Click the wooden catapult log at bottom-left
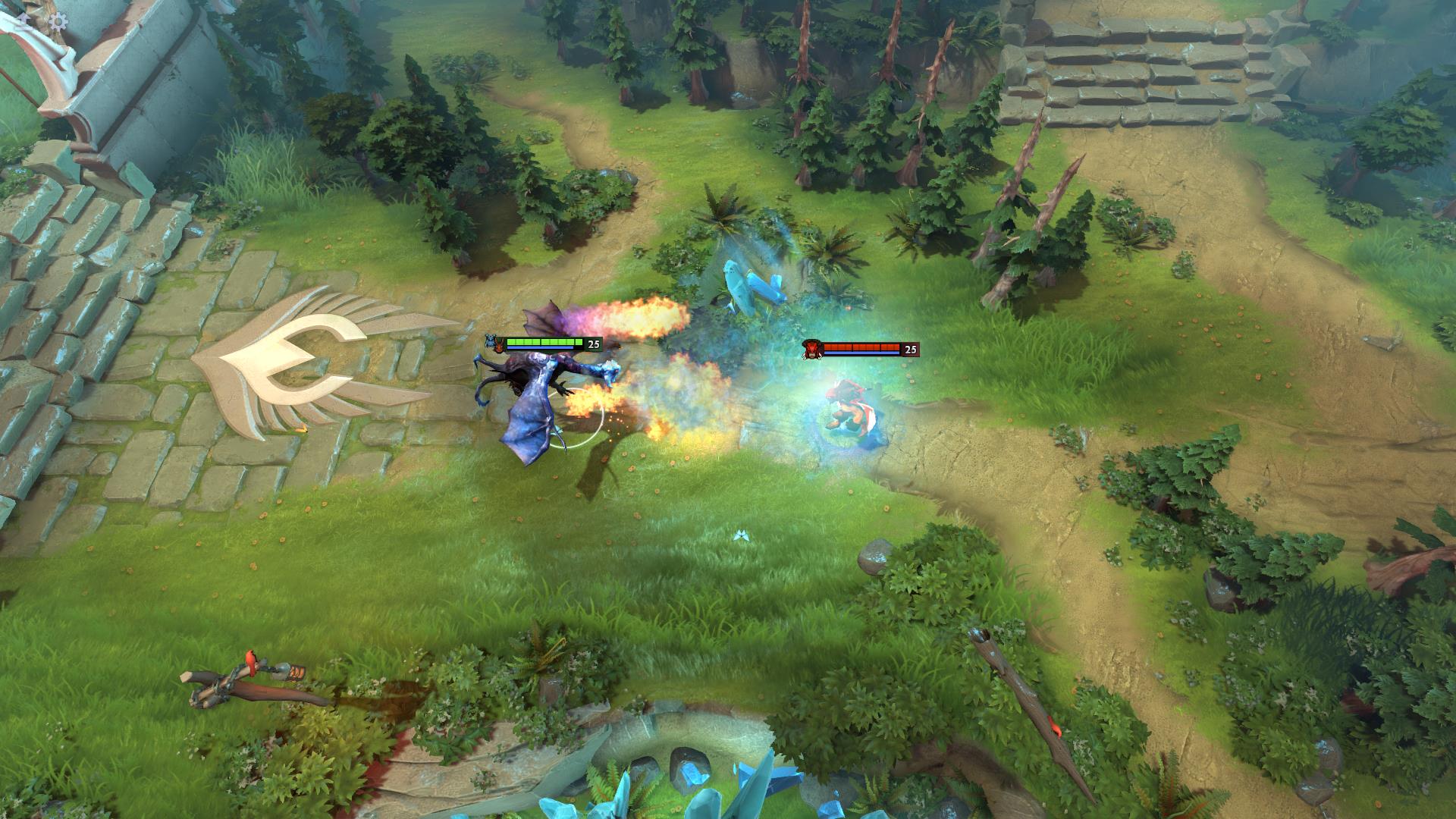This screenshot has height=819, width=1456. [x=250, y=682]
